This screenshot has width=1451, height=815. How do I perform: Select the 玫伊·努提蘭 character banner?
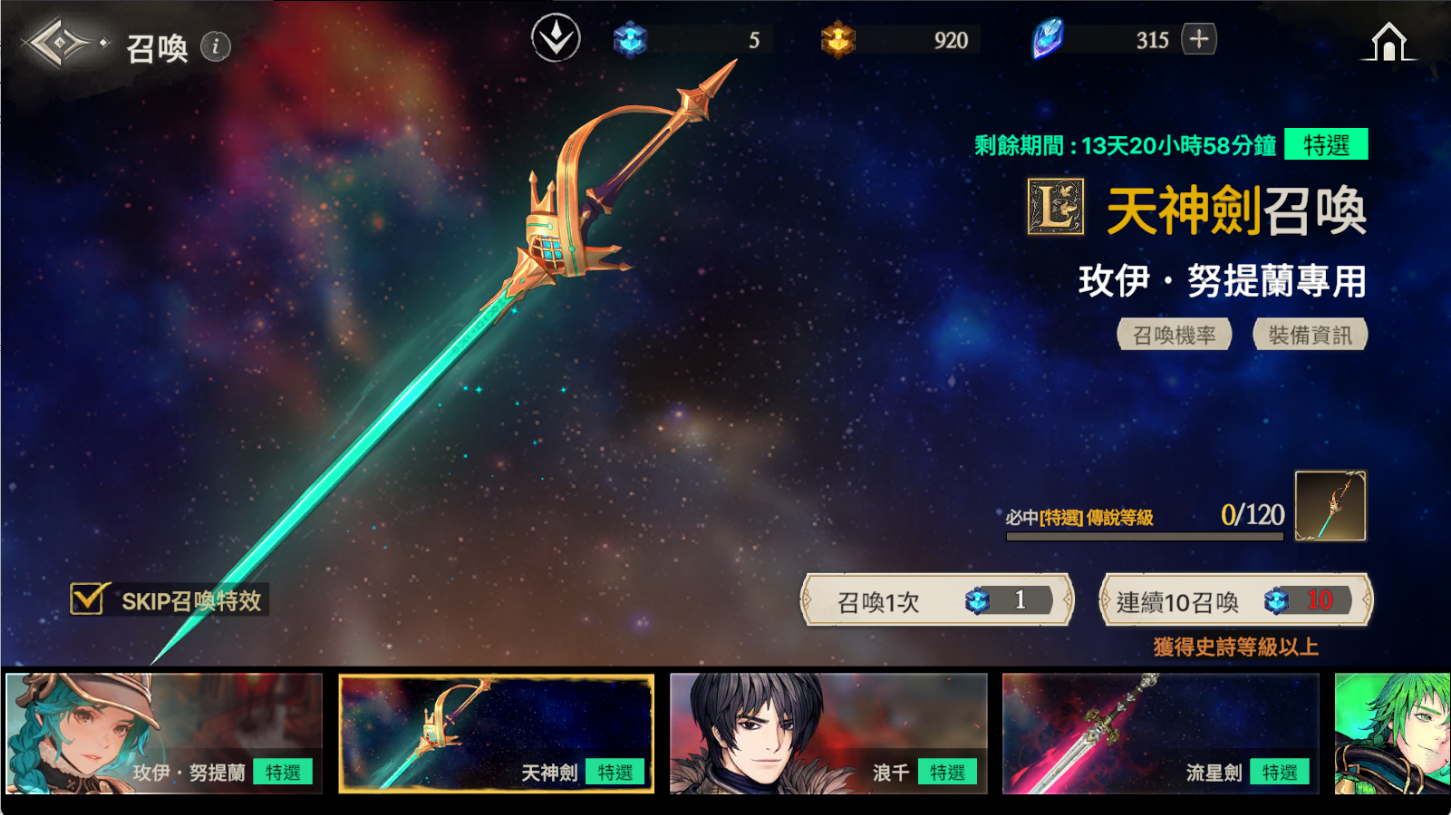[164, 734]
